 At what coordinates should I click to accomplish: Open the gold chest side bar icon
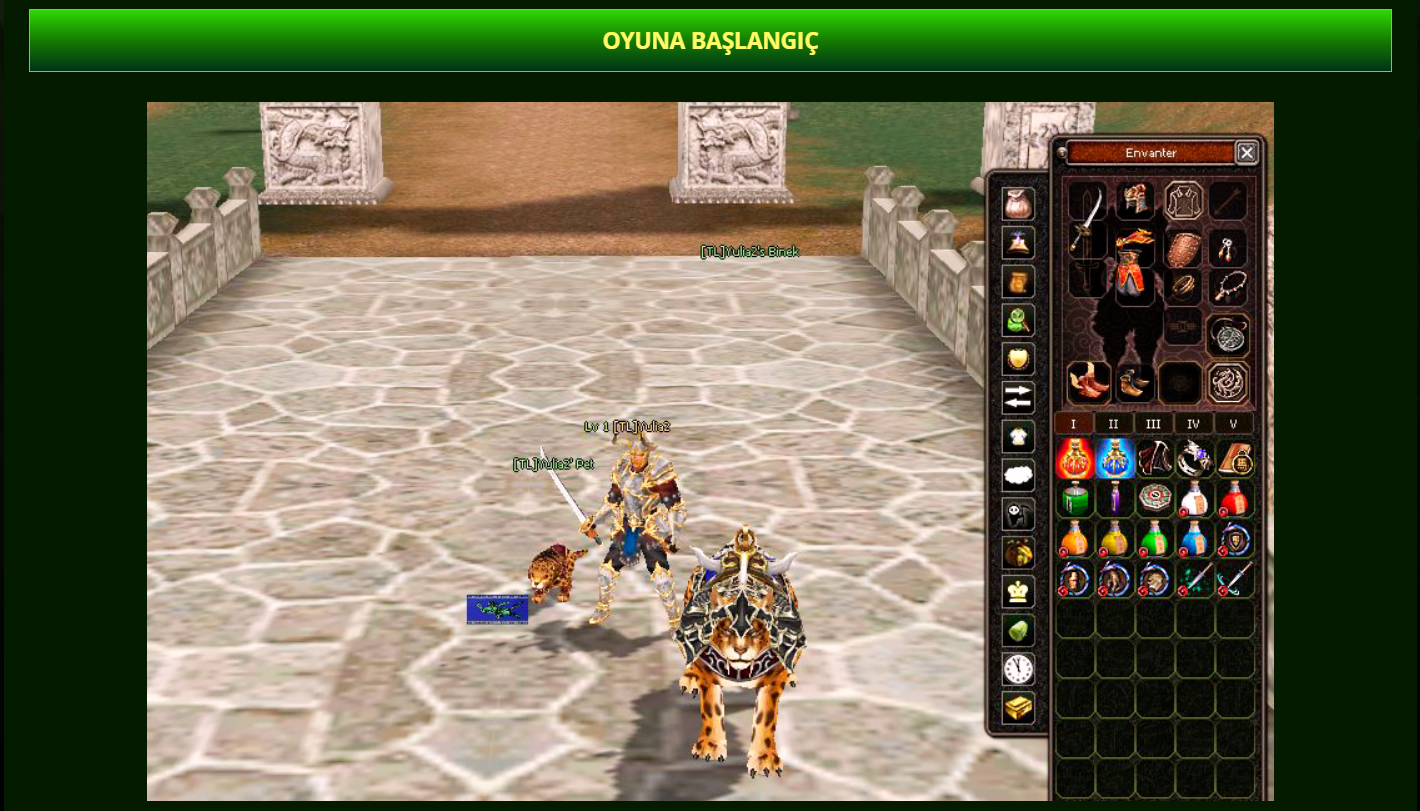pos(1018,708)
